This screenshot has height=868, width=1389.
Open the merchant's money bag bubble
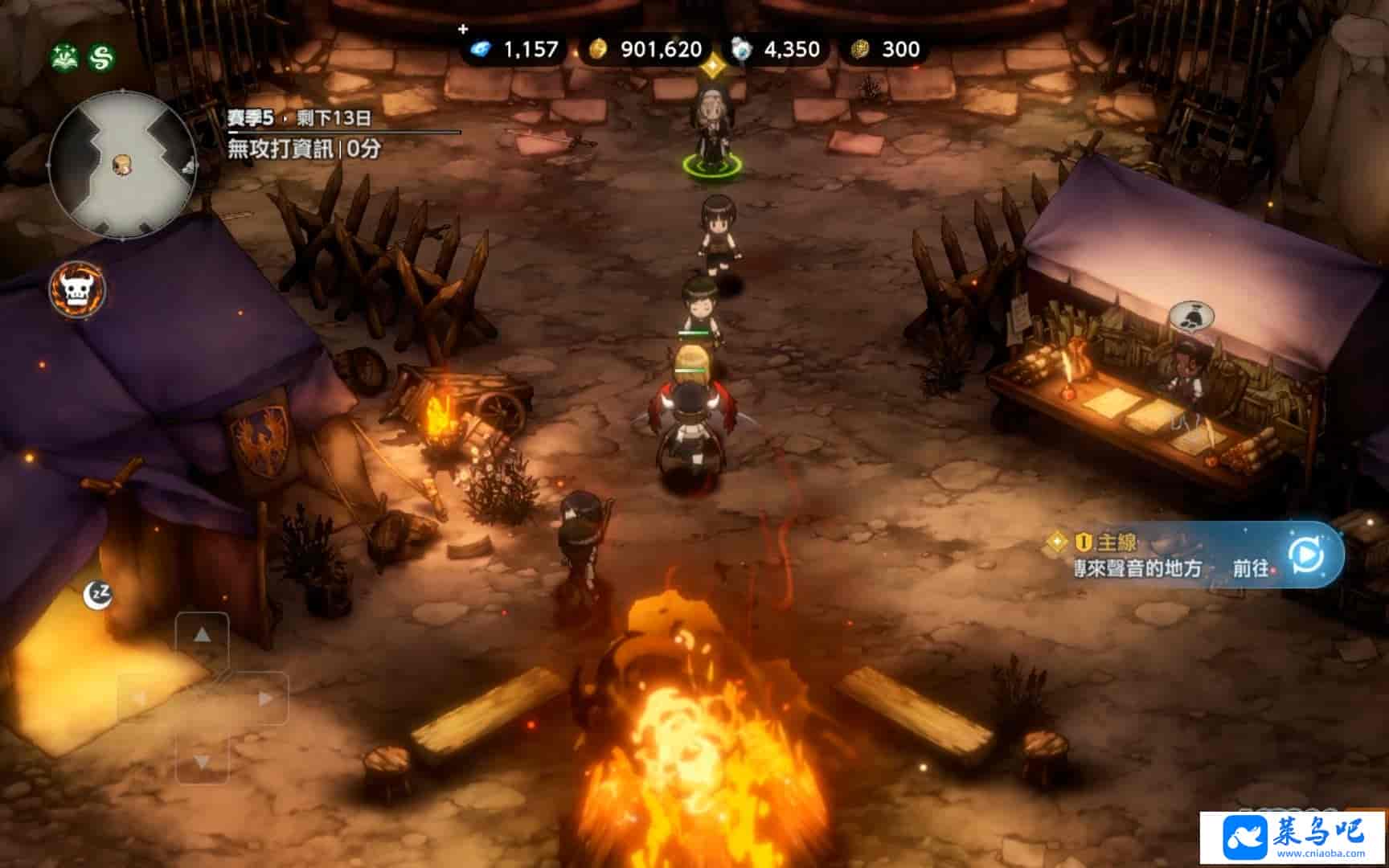click(1190, 317)
